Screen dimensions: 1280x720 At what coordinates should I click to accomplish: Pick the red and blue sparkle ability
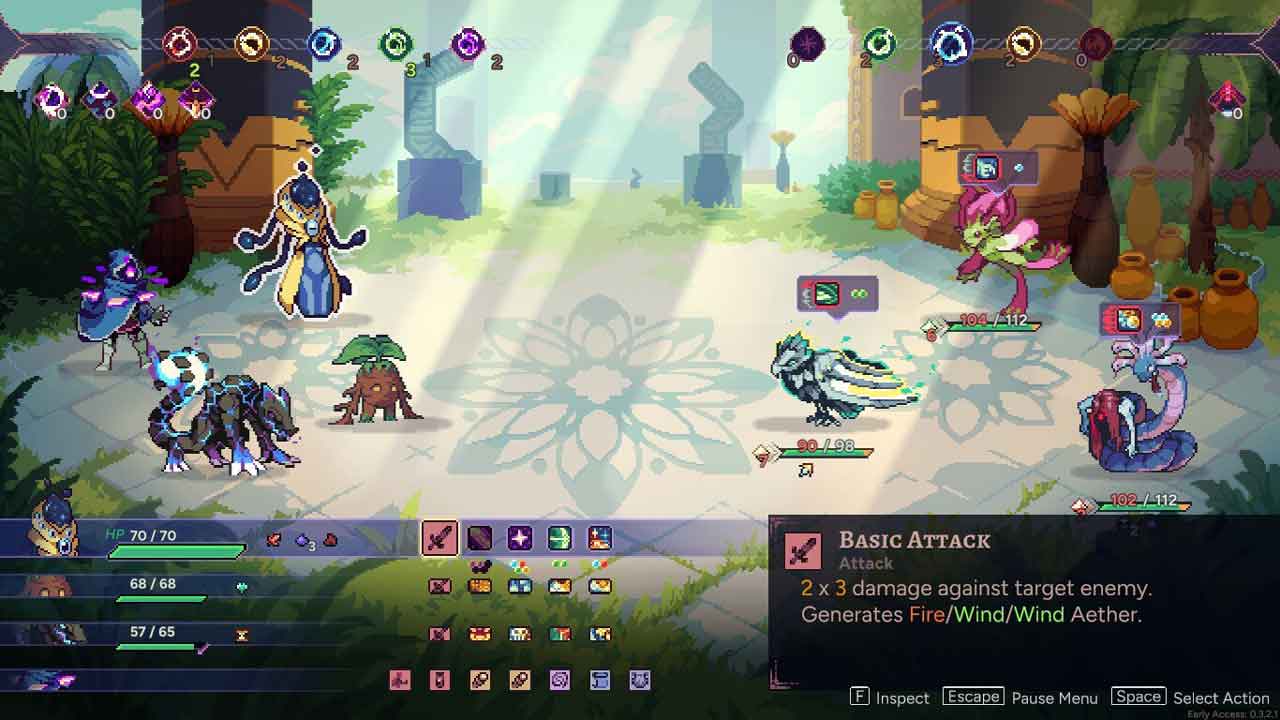point(600,539)
